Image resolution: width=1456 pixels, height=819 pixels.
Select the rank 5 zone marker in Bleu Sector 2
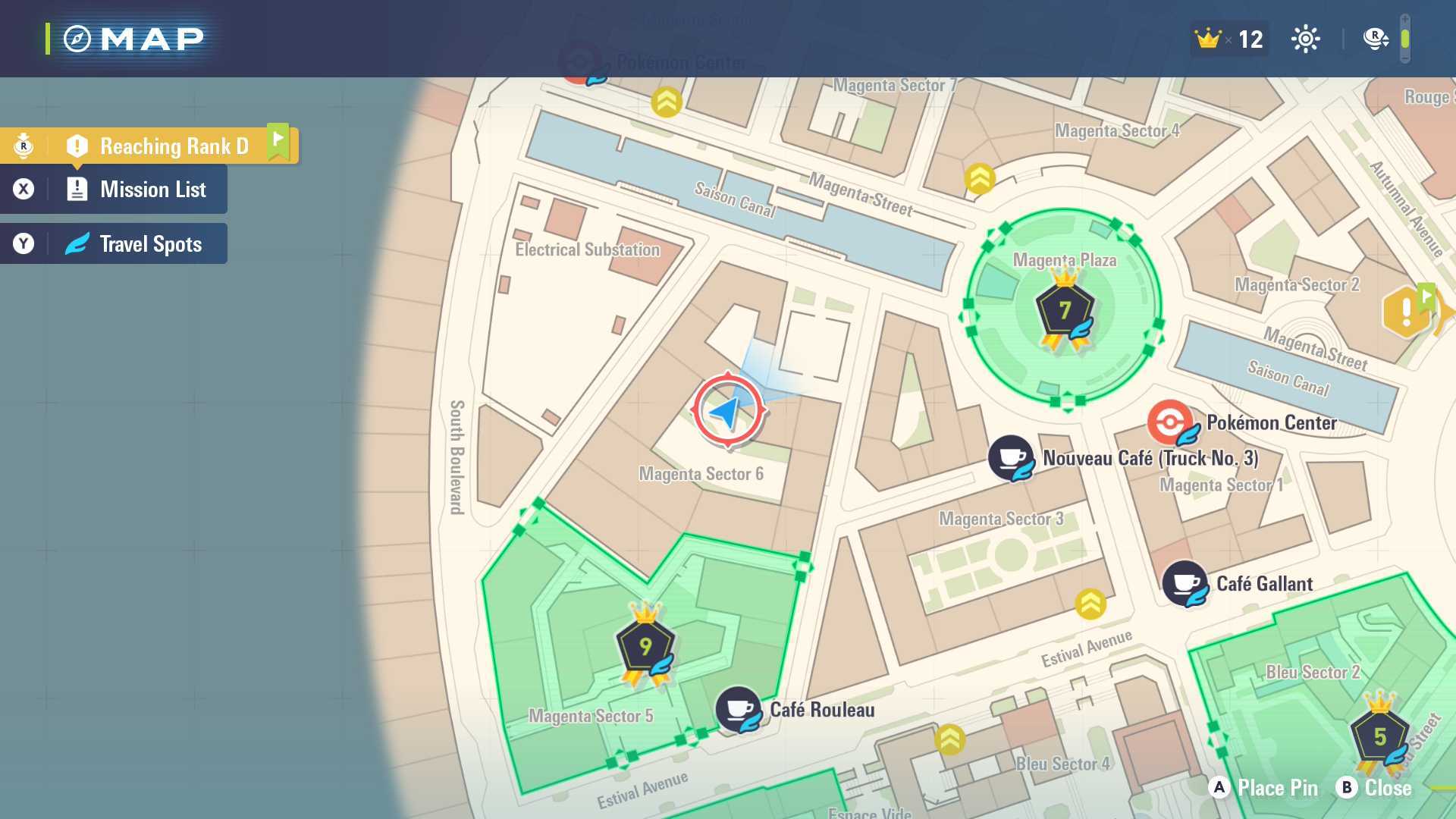(x=1379, y=736)
